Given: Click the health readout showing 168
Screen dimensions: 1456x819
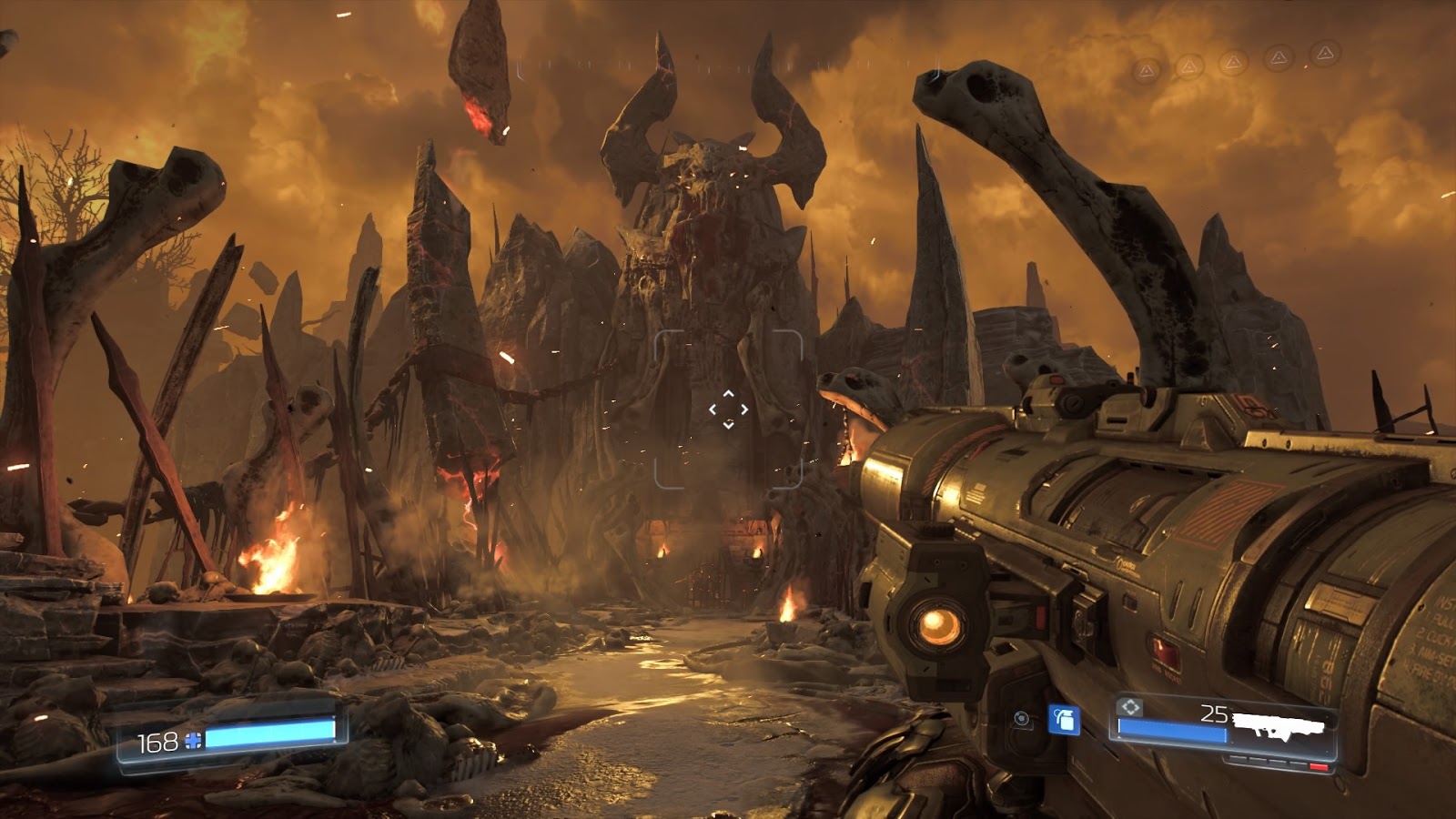Looking at the screenshot, I should pyautogui.click(x=158, y=742).
